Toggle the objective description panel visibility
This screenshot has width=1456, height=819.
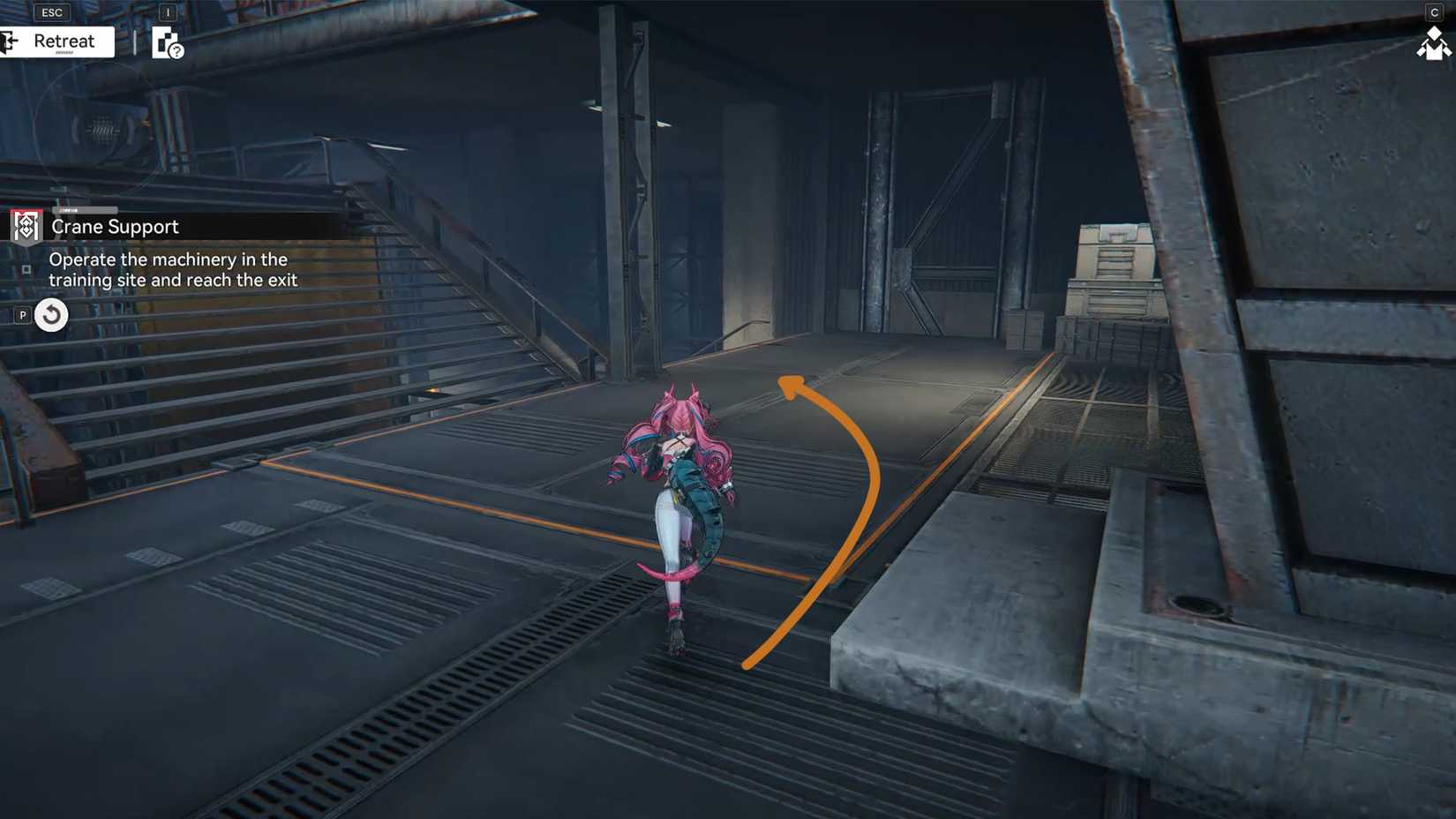pos(172,269)
